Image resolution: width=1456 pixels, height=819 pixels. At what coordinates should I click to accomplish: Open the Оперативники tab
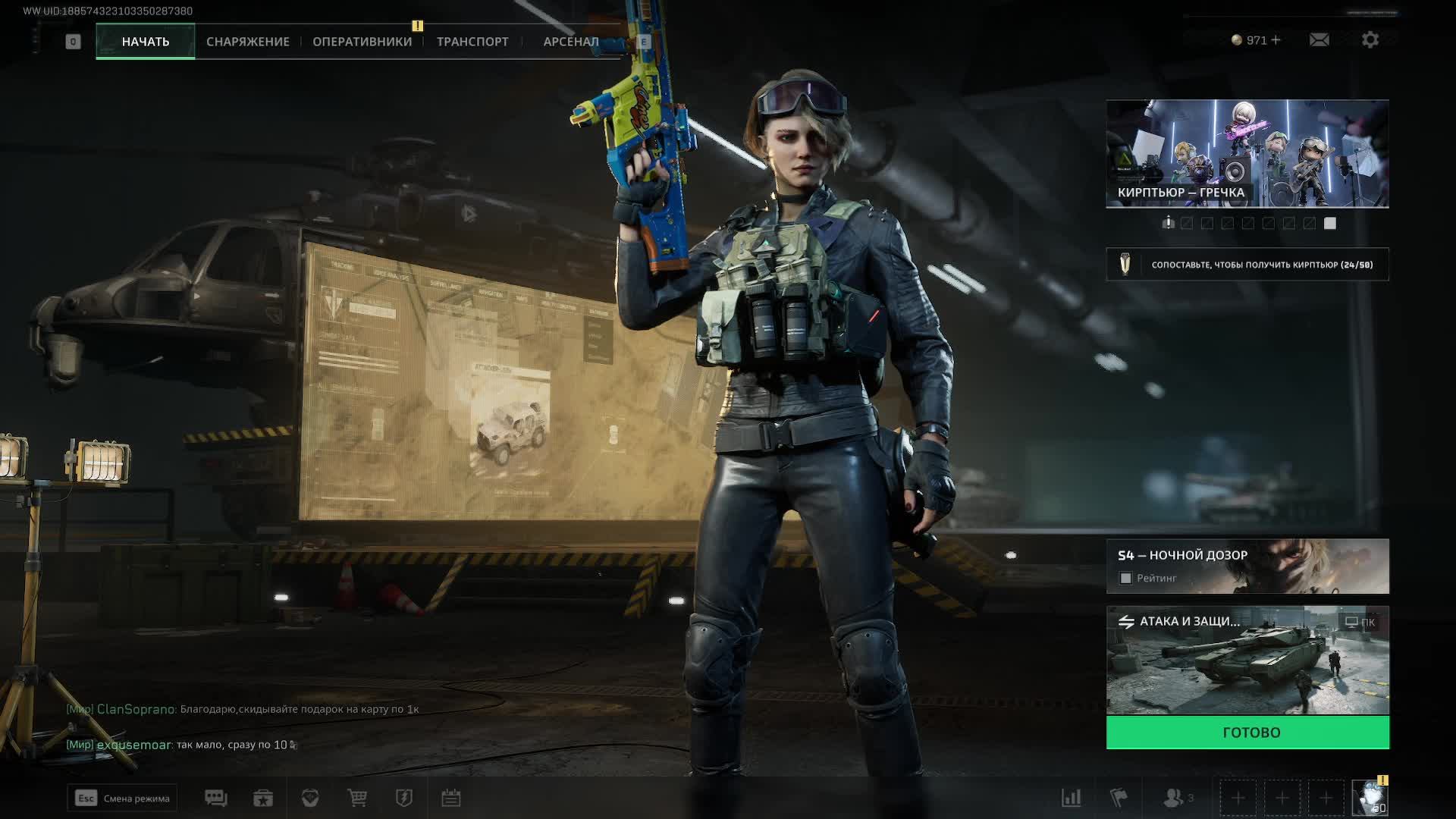[362, 42]
